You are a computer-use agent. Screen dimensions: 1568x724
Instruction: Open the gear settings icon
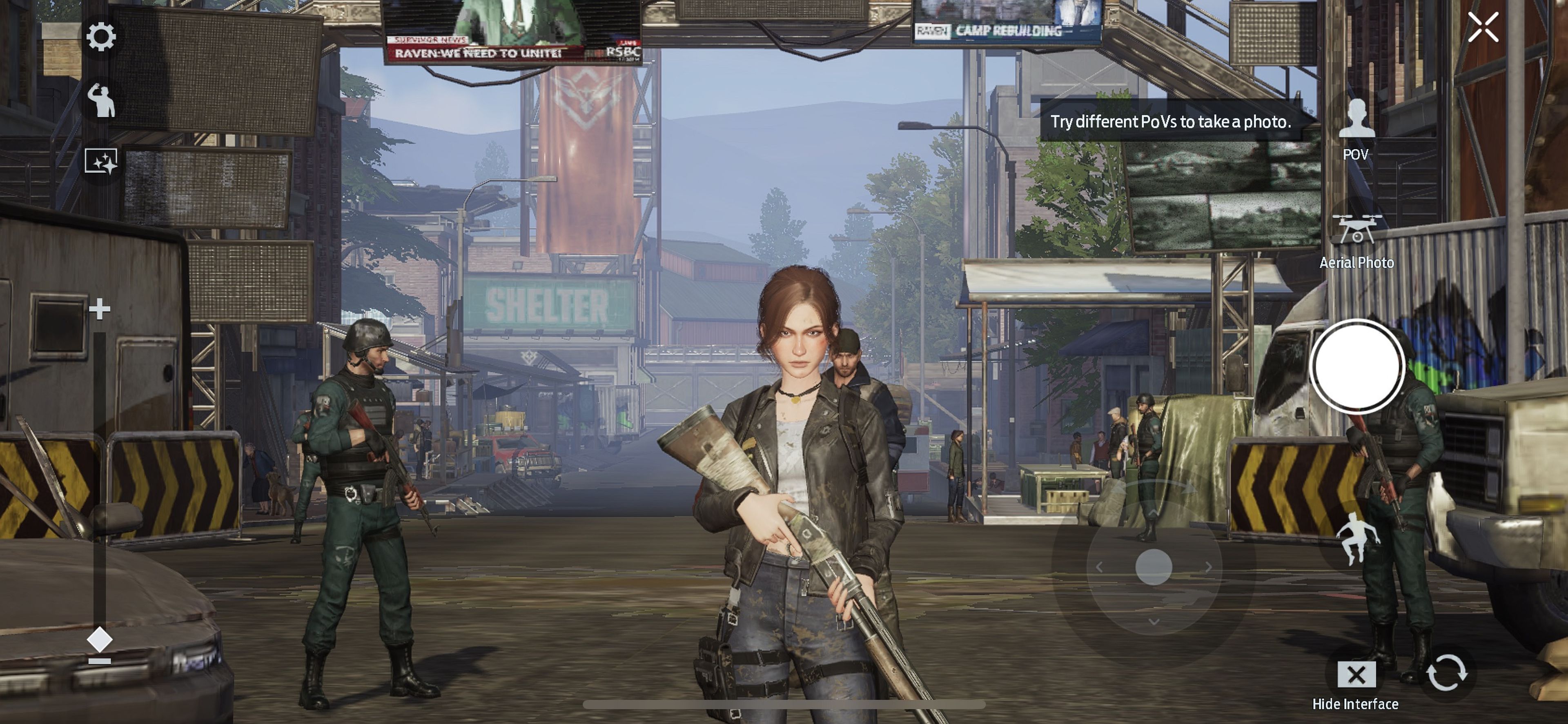point(101,37)
